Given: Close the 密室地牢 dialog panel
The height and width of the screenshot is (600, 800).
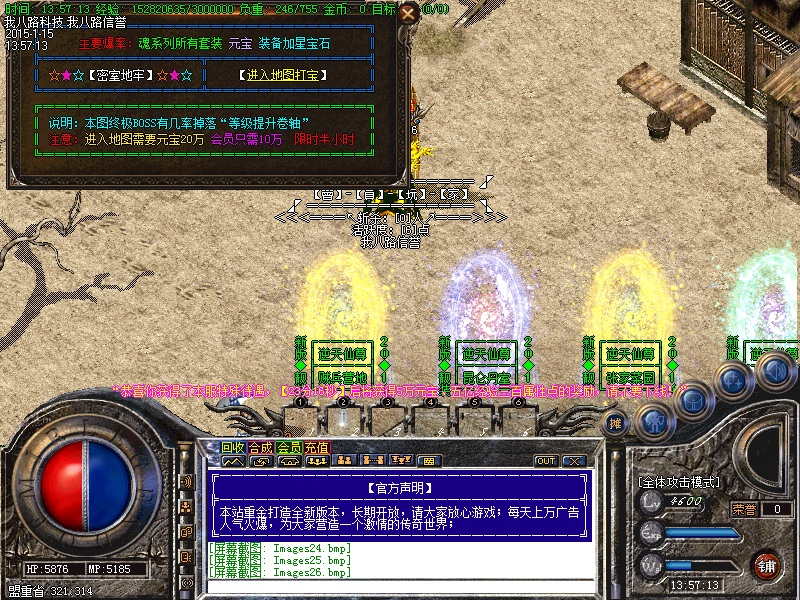Looking at the screenshot, I should click(x=408, y=14).
